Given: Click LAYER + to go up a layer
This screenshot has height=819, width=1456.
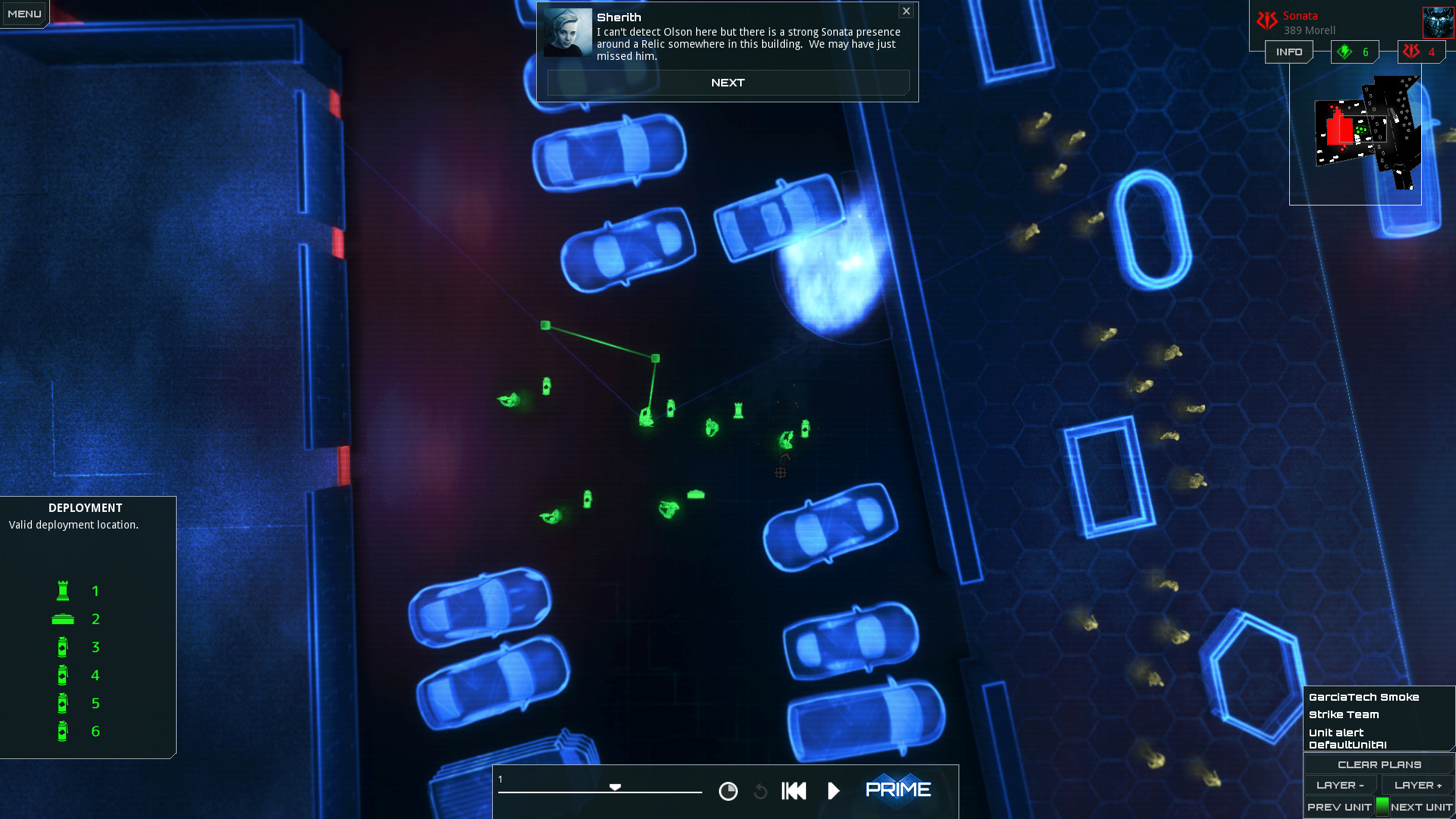Looking at the screenshot, I should tap(1417, 785).
